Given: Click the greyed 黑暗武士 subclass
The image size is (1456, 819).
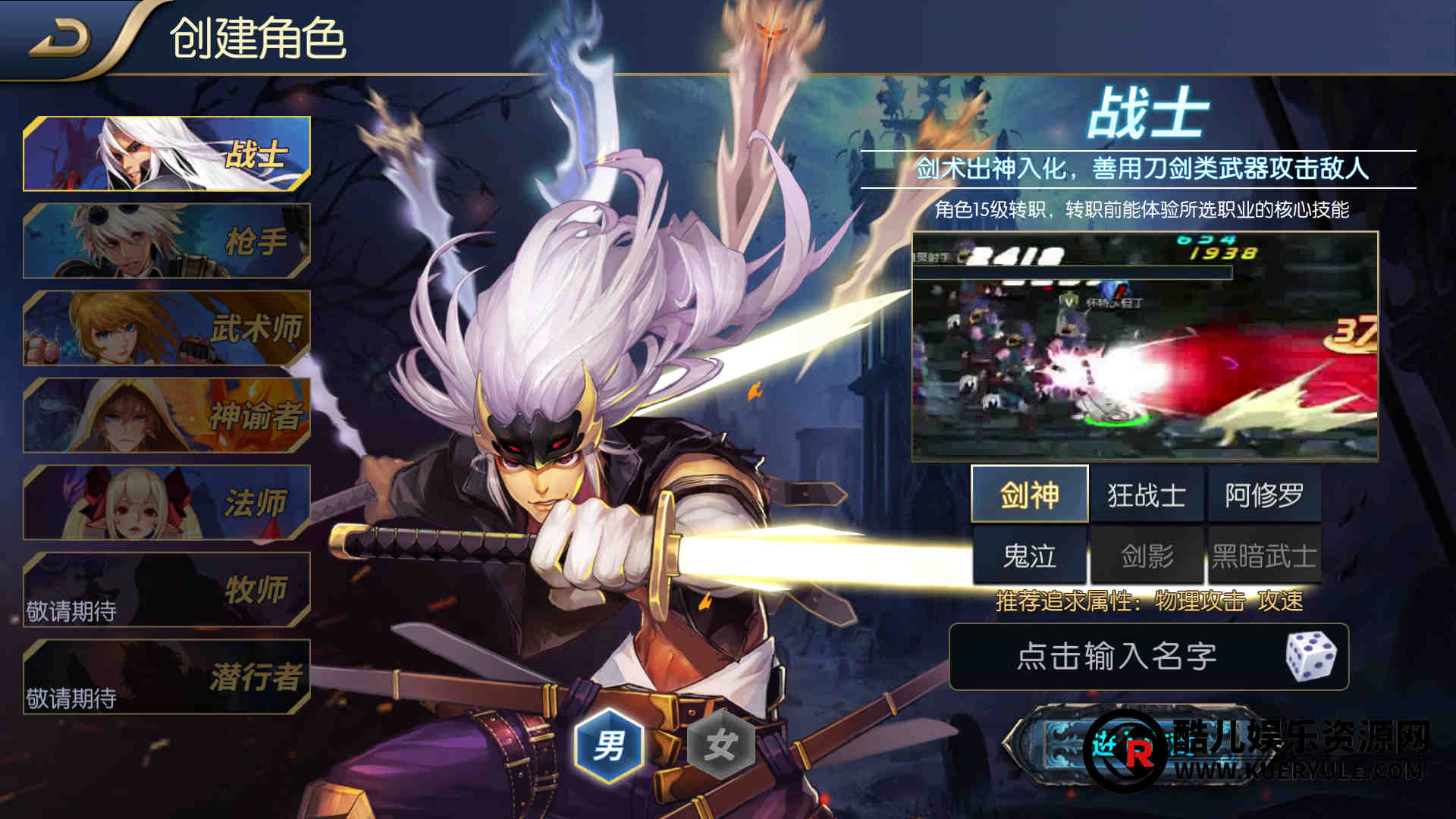Looking at the screenshot, I should pyautogui.click(x=1263, y=556).
